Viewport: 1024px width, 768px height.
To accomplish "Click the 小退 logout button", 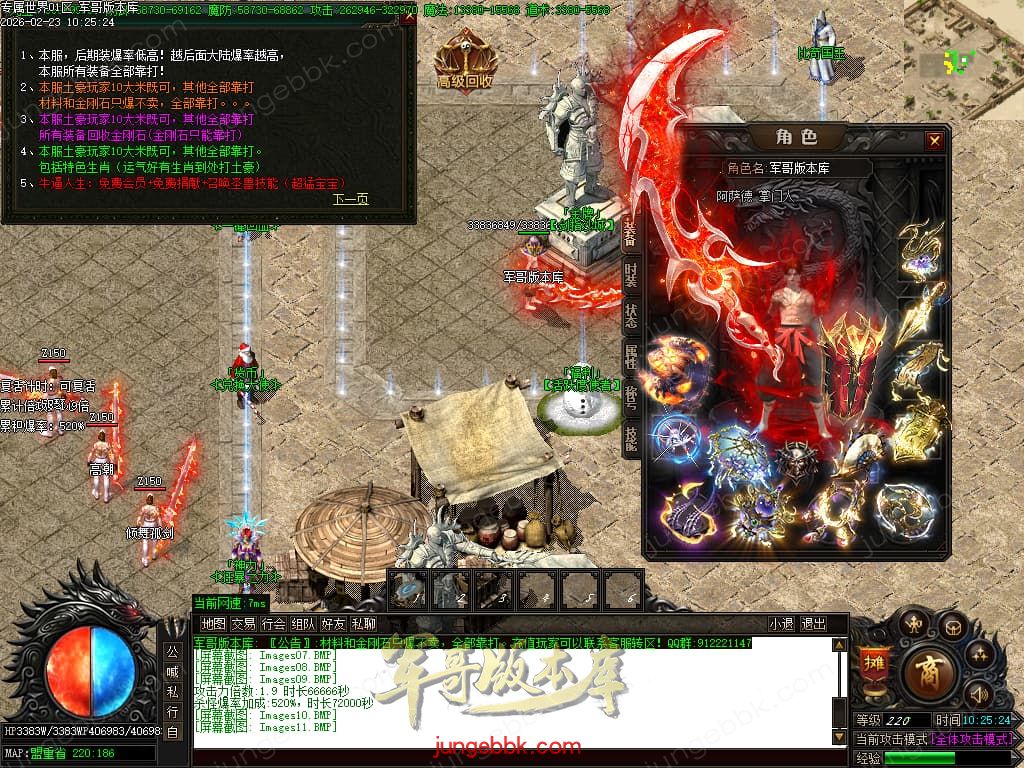I will [781, 624].
